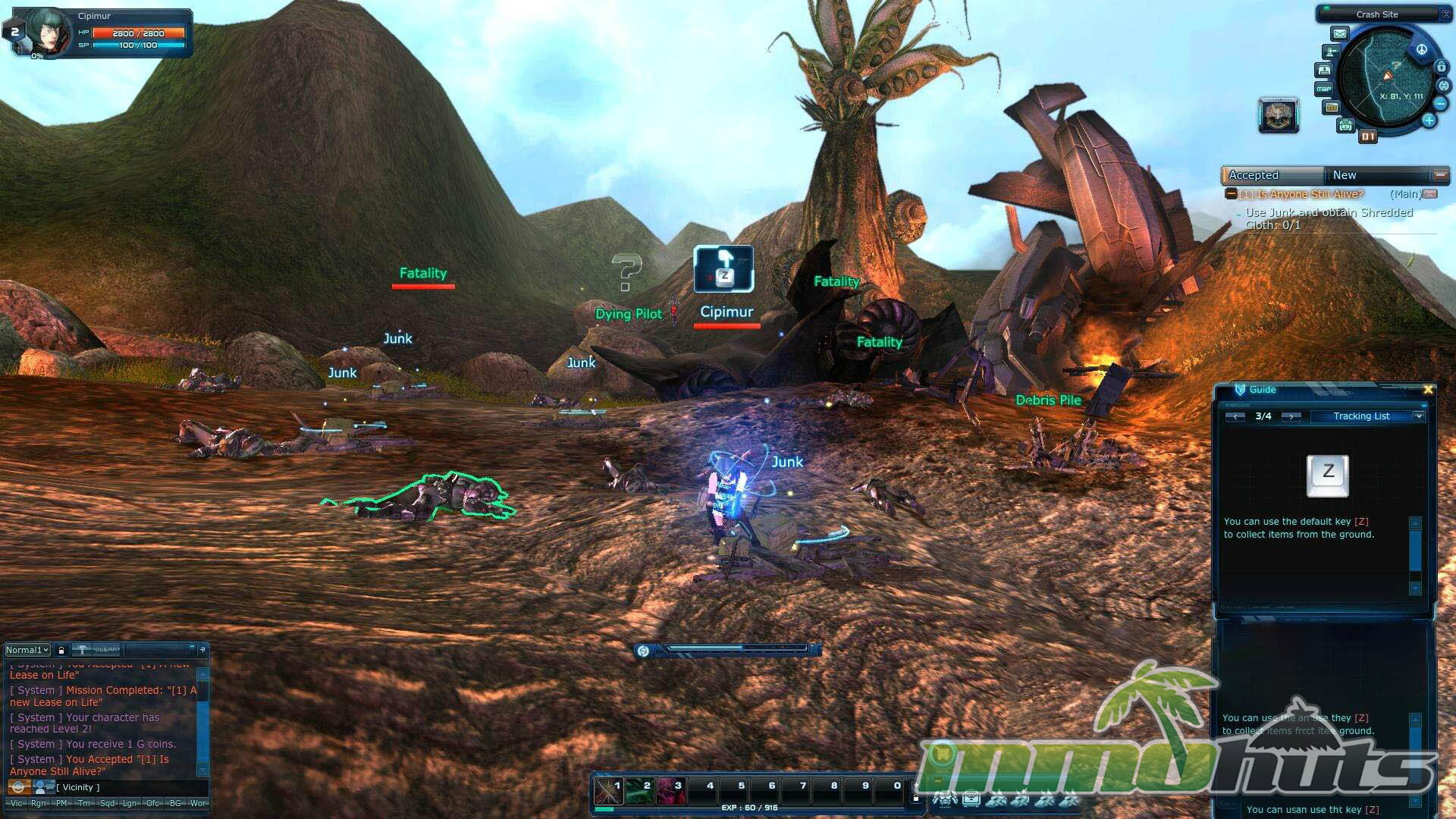Click the peace symbol button on minimap
The width and height of the screenshot is (1456, 819).
pos(1421,50)
